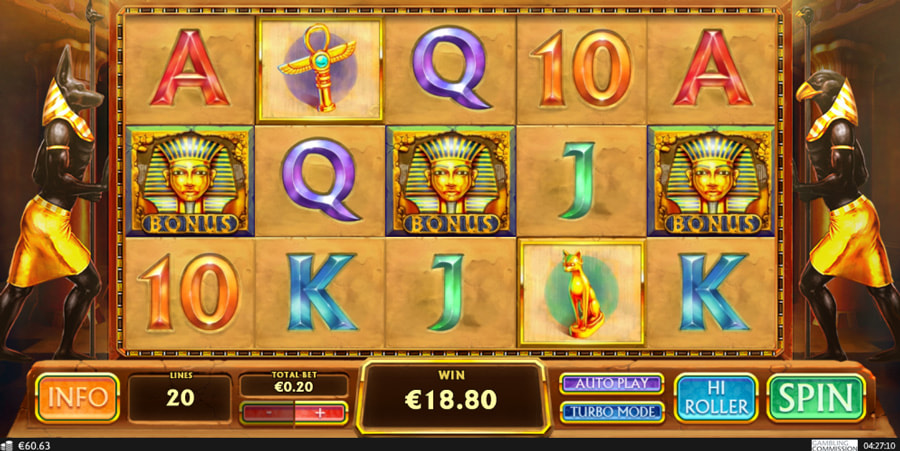Open the Info paytable
This screenshot has width=900, height=451.
76,397
